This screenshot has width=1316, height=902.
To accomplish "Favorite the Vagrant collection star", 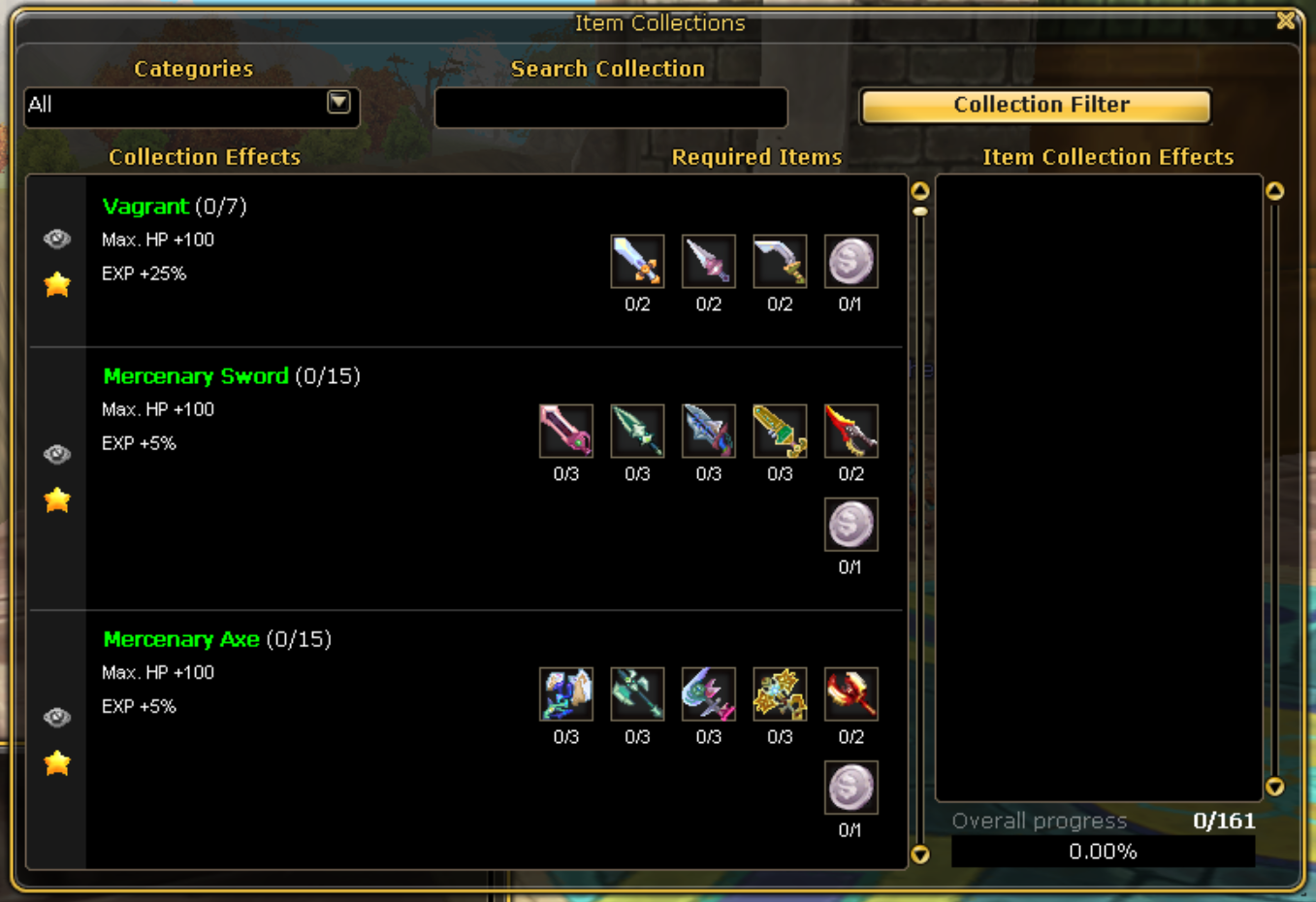I will (57, 284).
